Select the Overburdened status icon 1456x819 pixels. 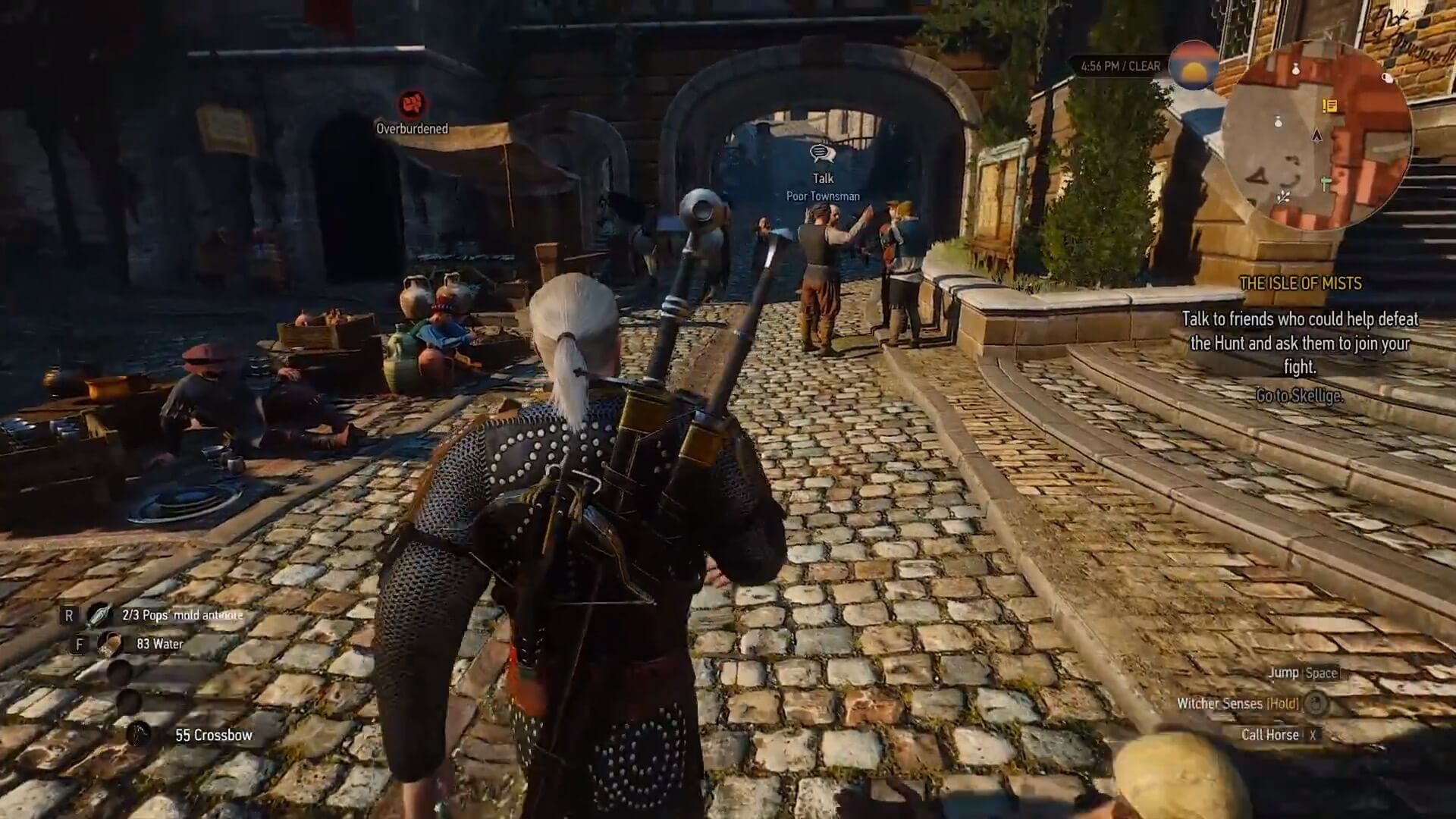(x=412, y=104)
